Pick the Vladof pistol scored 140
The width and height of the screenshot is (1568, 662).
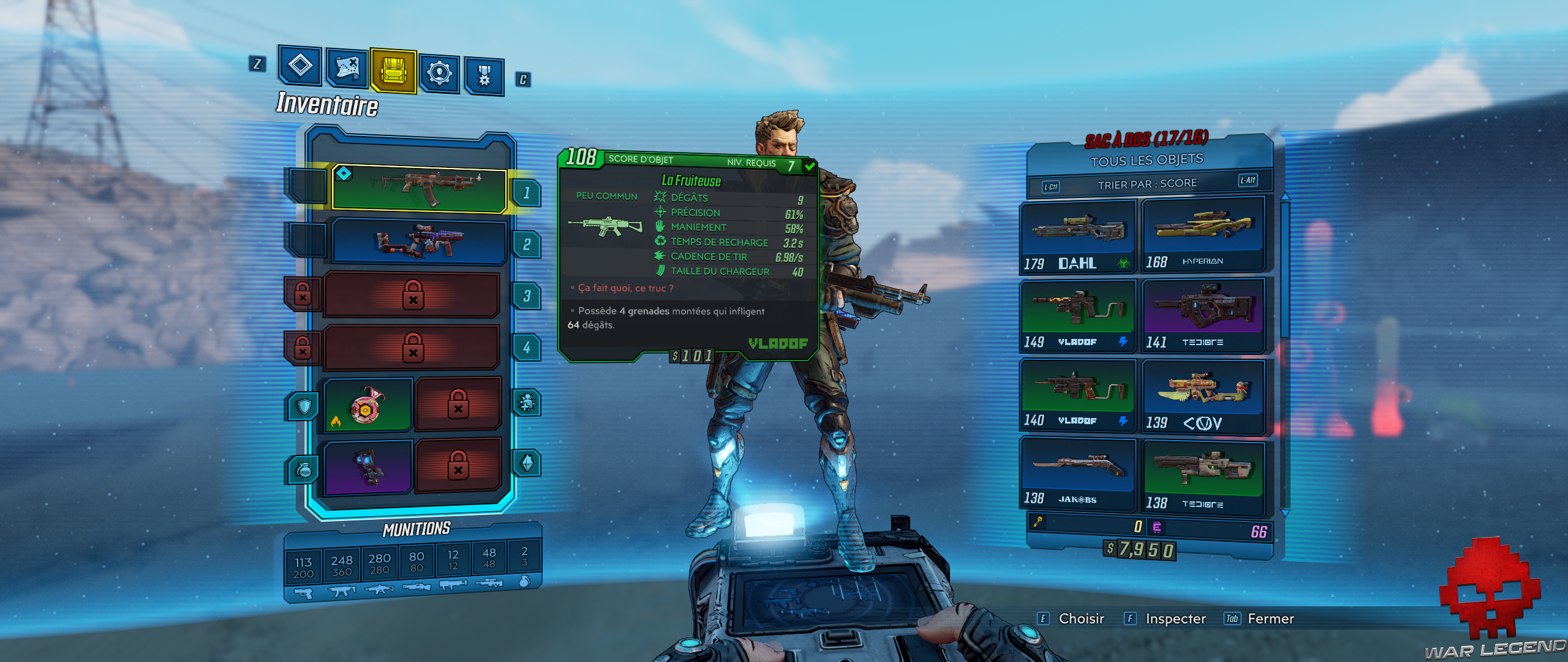click(1077, 394)
